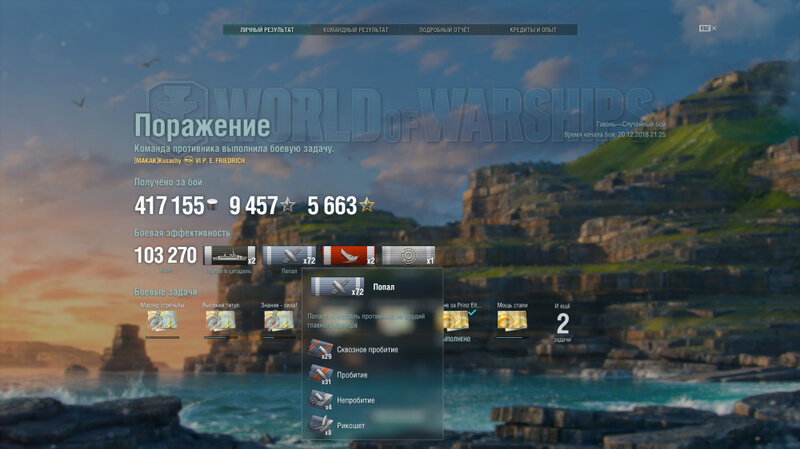This screenshot has width=800, height=449.
Task: Select the Попал ribbon showing x72
Action: (x=289, y=256)
